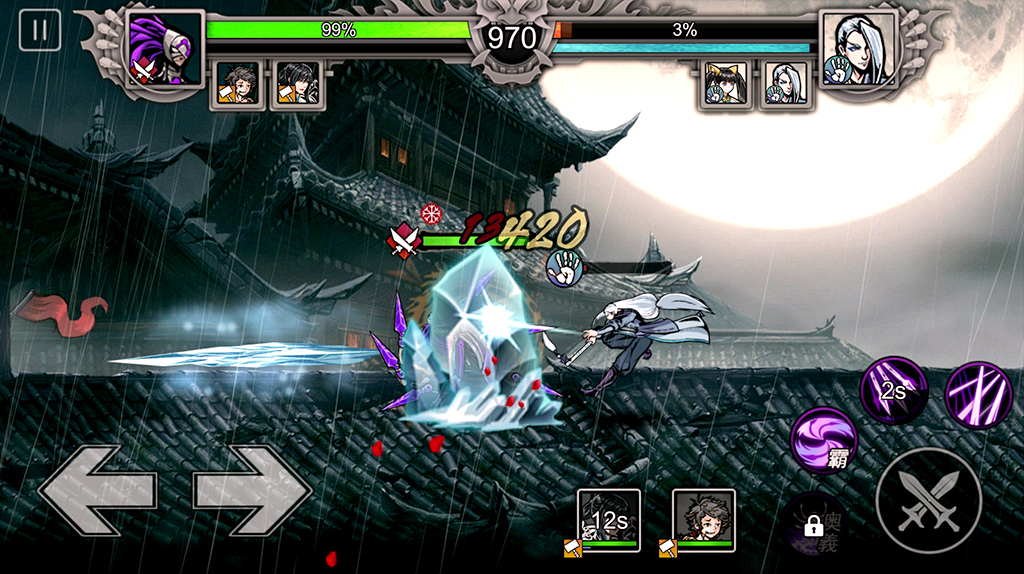Move left with the left arrow
This screenshot has width=1024, height=574.
pyautogui.click(x=97, y=490)
